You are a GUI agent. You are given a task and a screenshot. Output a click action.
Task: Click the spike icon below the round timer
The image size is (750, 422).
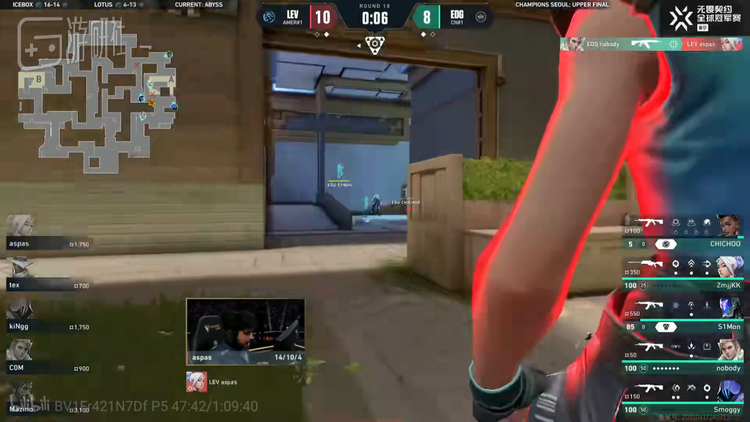(x=374, y=44)
